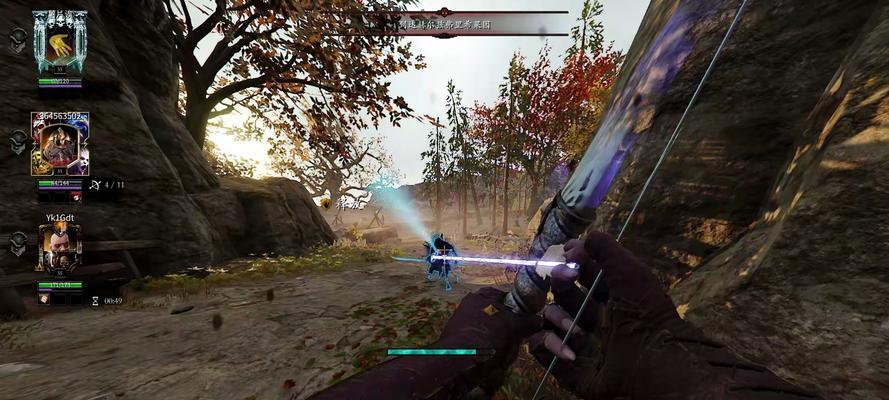Select the golden hand teammate portrait
Viewport: 889px width, 400px height.
[x=59, y=44]
